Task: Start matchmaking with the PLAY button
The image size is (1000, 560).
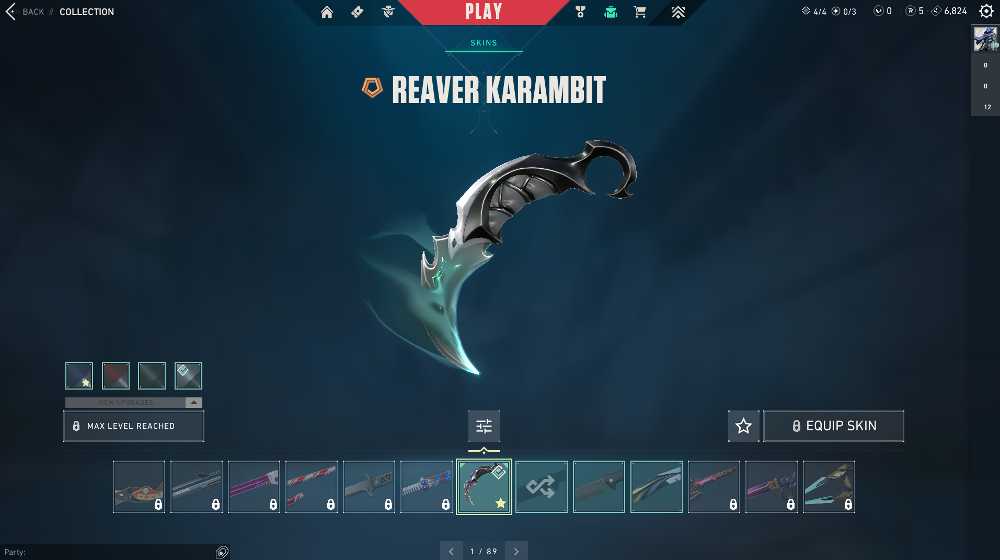Action: click(x=484, y=12)
